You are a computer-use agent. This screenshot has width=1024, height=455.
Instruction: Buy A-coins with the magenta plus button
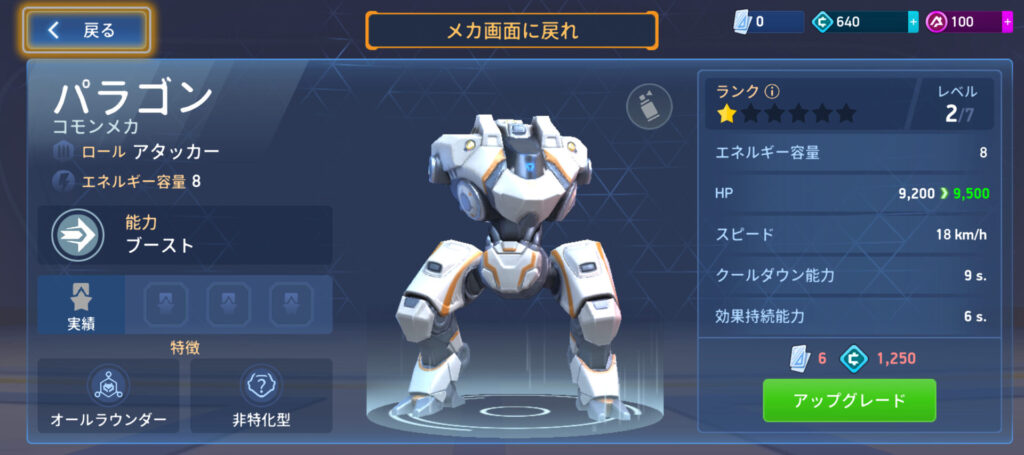(x=1006, y=22)
